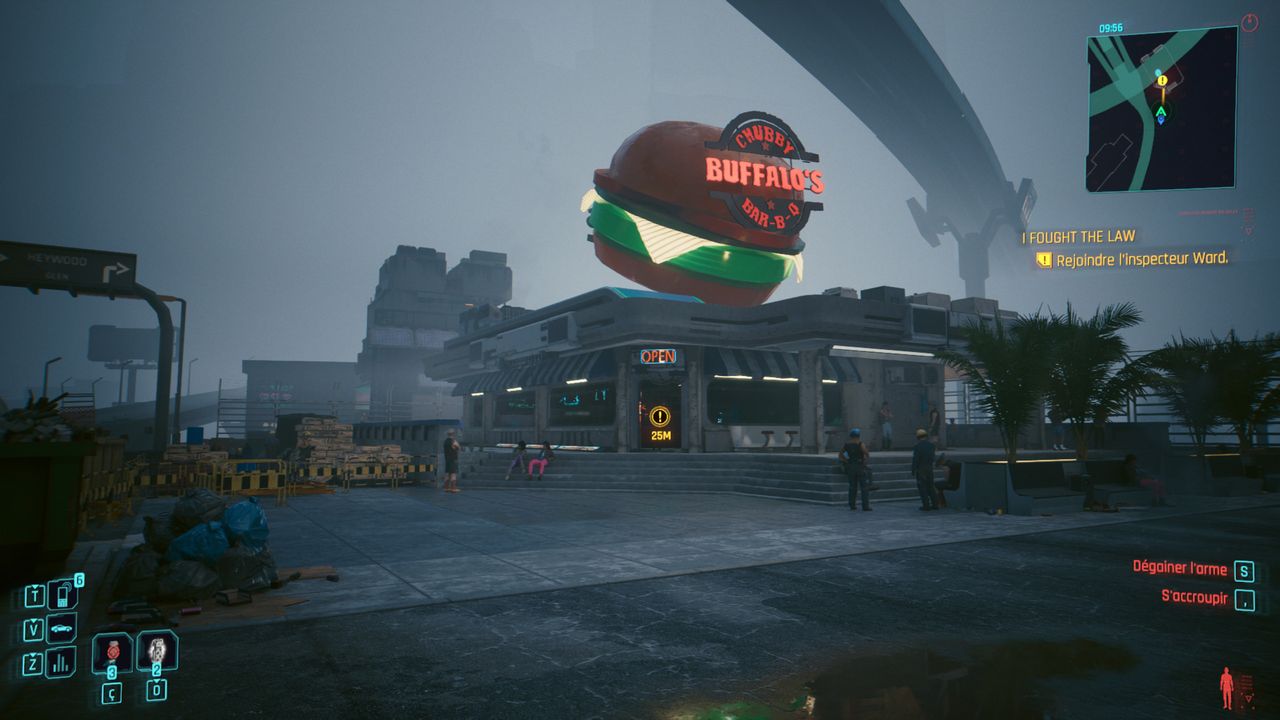Select the vehicle call car icon
The image size is (1280, 720).
tap(61, 629)
